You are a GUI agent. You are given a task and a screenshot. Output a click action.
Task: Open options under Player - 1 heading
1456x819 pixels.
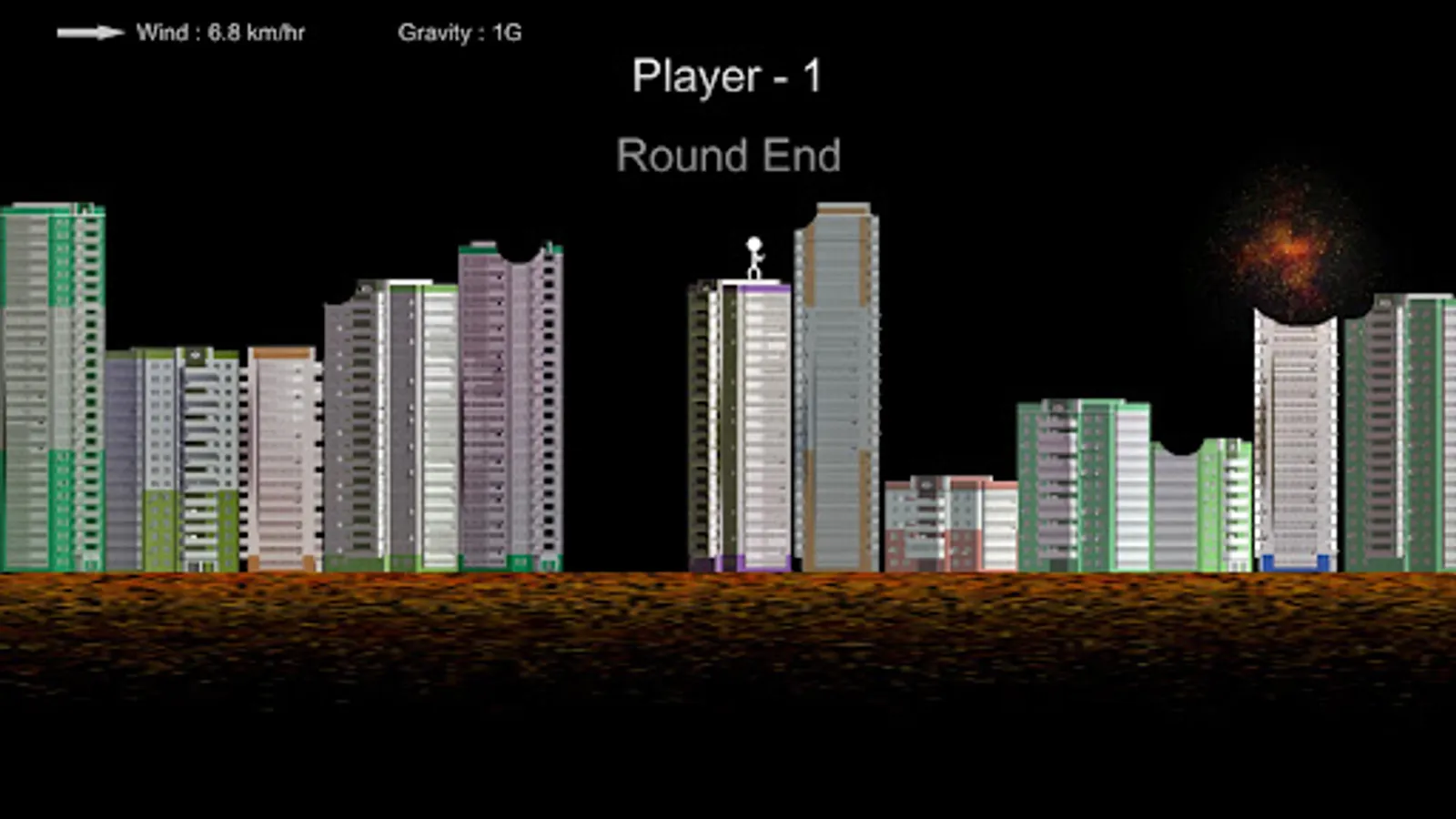[x=729, y=76]
